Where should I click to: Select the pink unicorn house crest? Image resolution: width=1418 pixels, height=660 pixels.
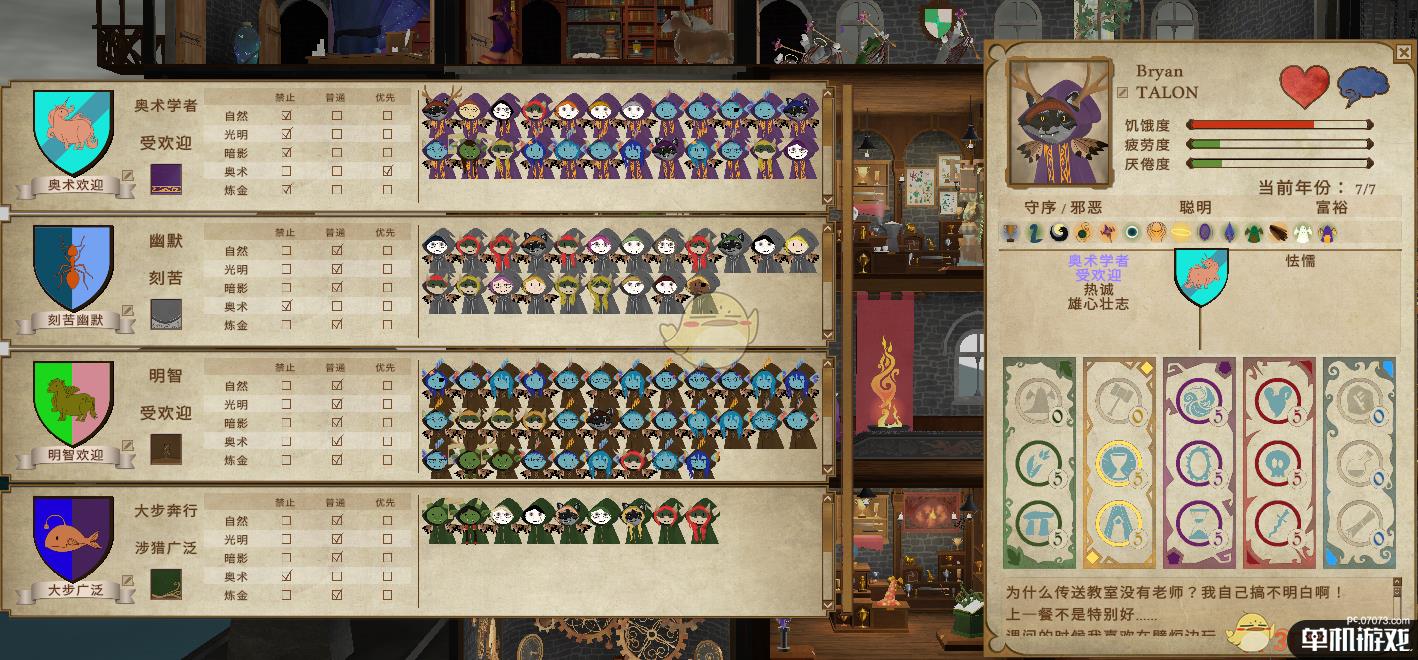coord(73,132)
